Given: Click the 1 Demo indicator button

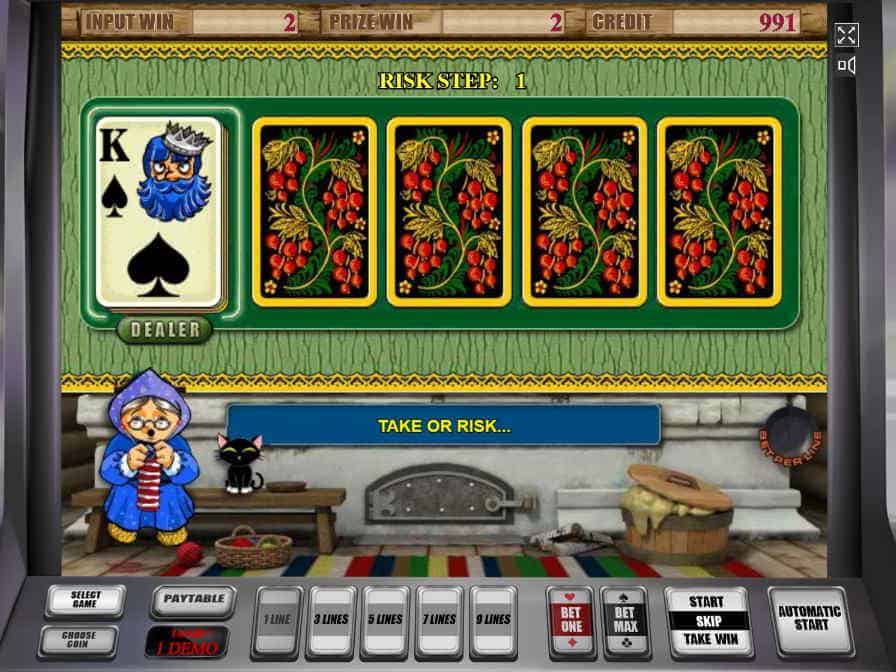Looking at the screenshot, I should coord(186,641).
